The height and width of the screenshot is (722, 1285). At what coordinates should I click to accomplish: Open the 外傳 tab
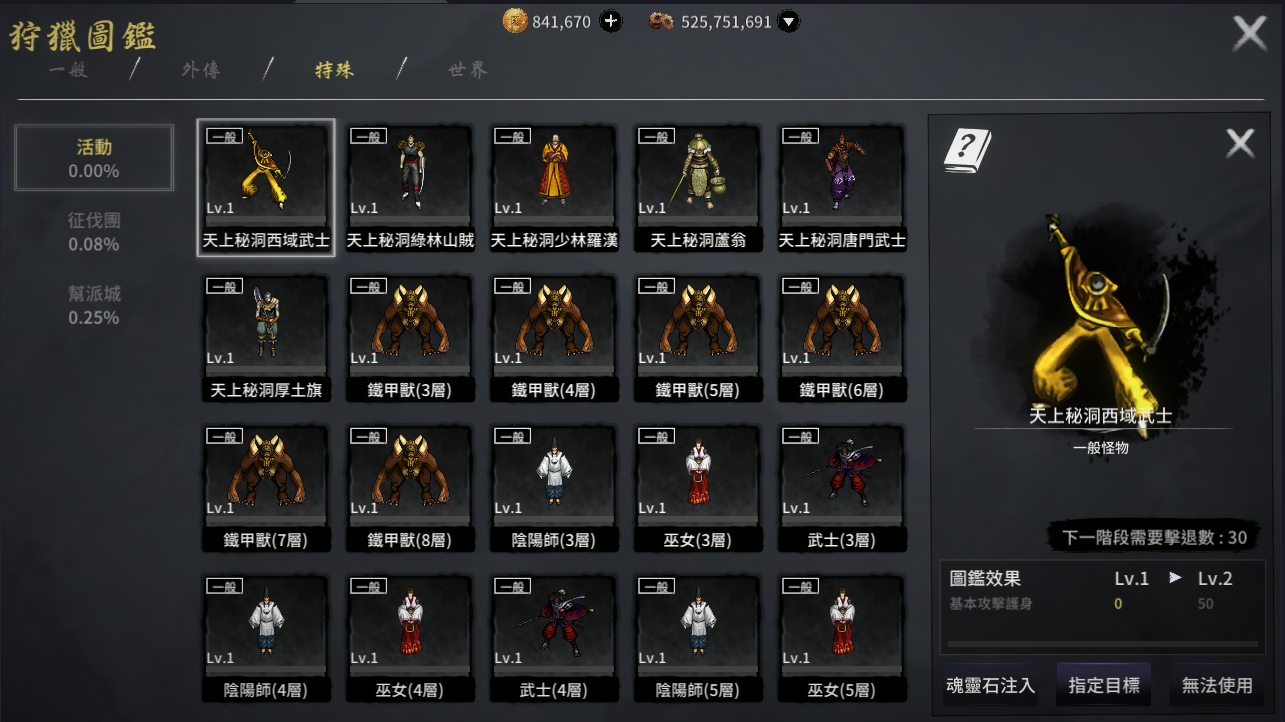pos(201,70)
